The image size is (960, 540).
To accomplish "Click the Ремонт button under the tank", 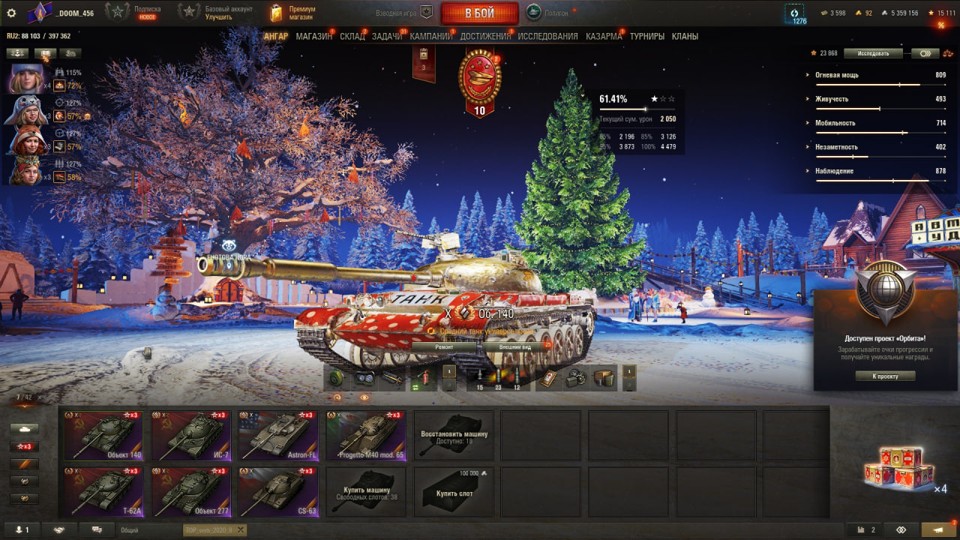I will (x=444, y=346).
